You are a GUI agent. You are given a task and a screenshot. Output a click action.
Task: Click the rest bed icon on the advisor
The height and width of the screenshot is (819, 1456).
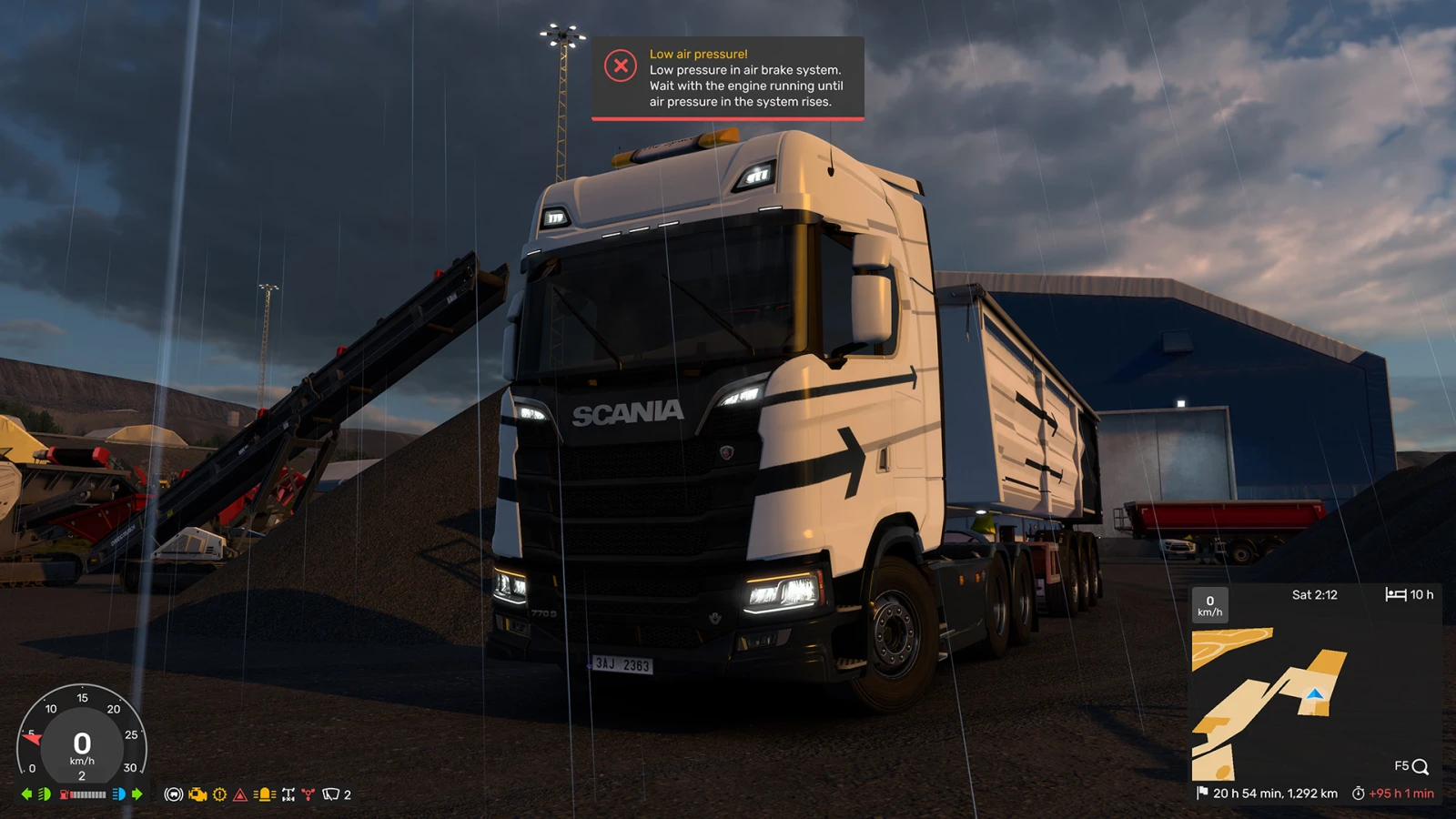point(1395,594)
